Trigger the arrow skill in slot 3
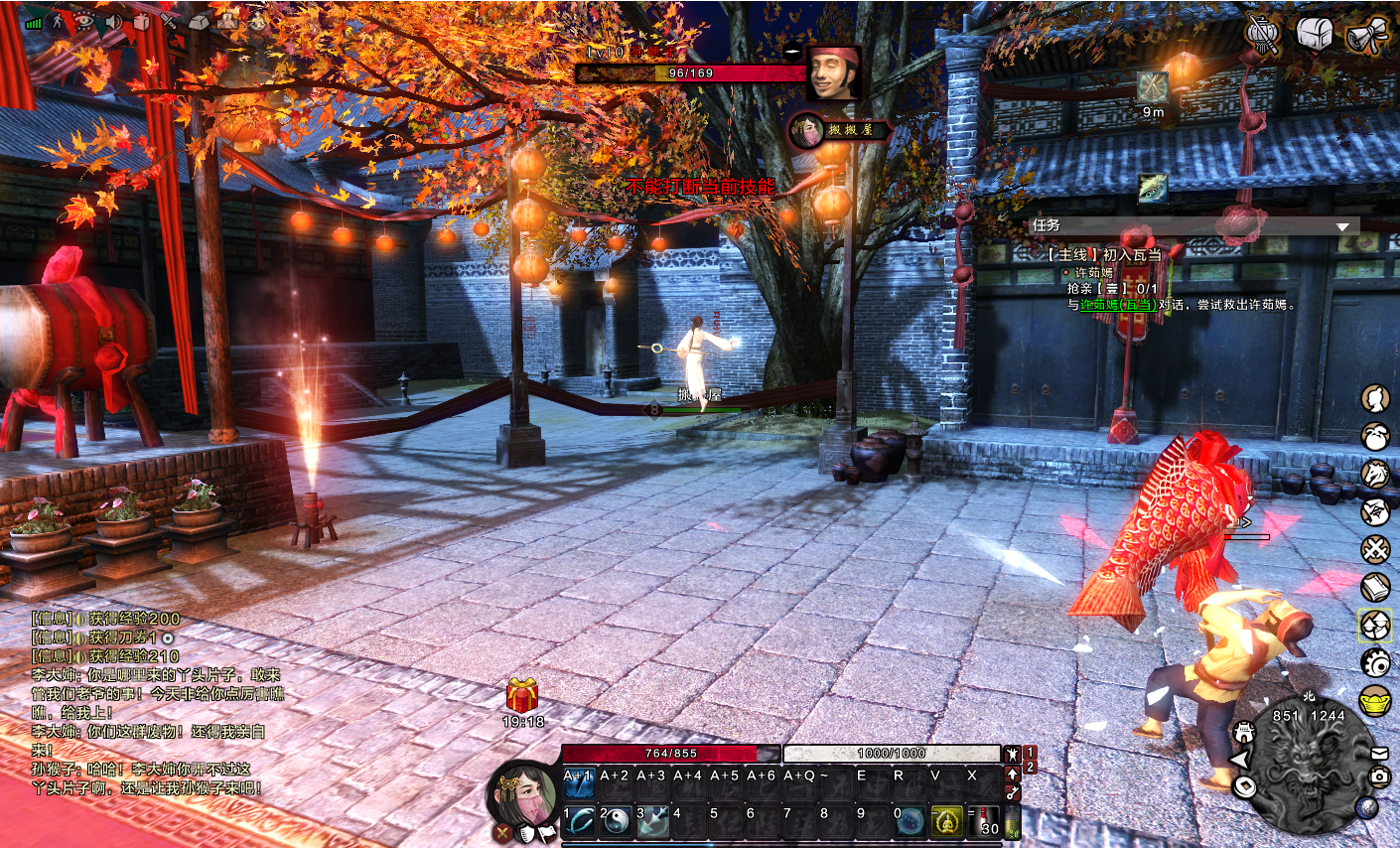1400x848 pixels. pos(653,822)
